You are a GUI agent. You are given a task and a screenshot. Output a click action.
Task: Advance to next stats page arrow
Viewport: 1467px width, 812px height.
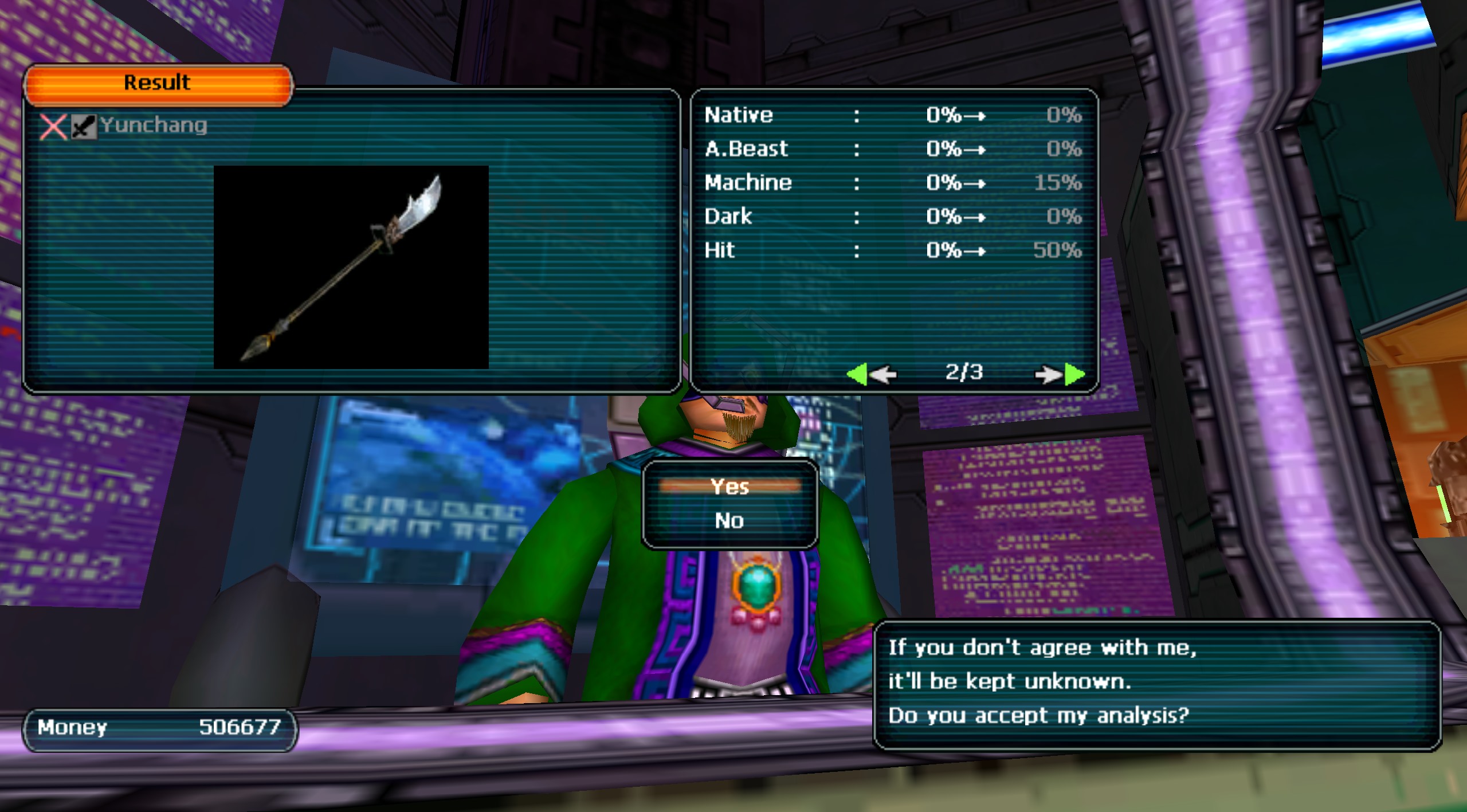point(1060,374)
